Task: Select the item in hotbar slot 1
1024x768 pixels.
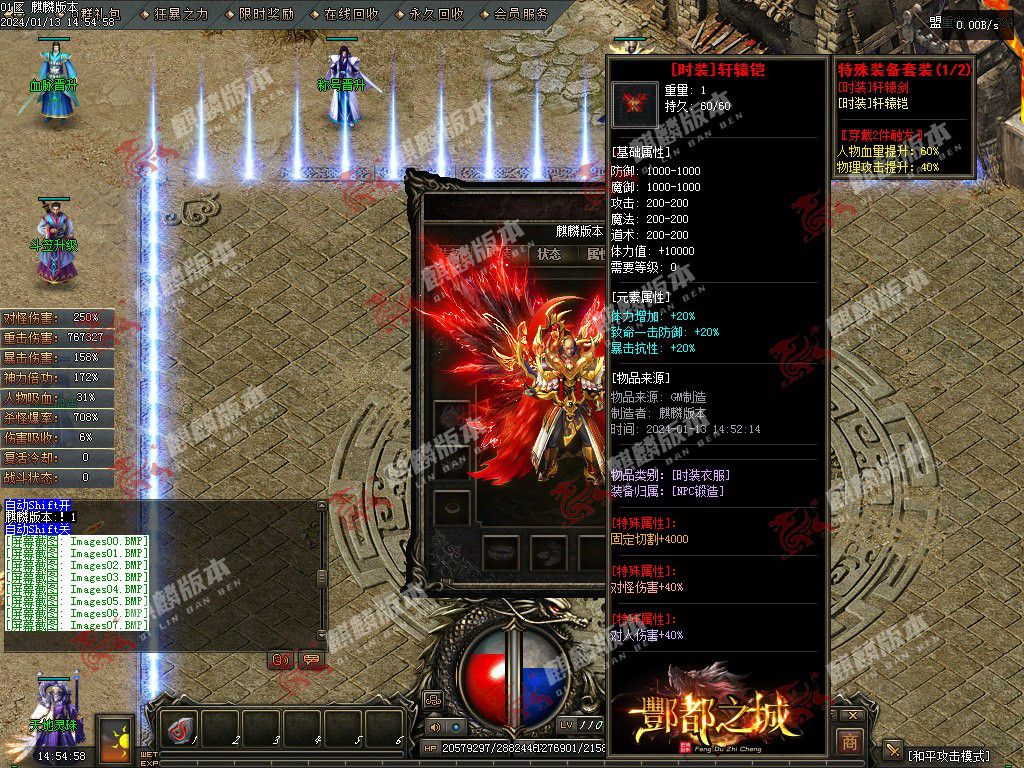Action: (180, 730)
